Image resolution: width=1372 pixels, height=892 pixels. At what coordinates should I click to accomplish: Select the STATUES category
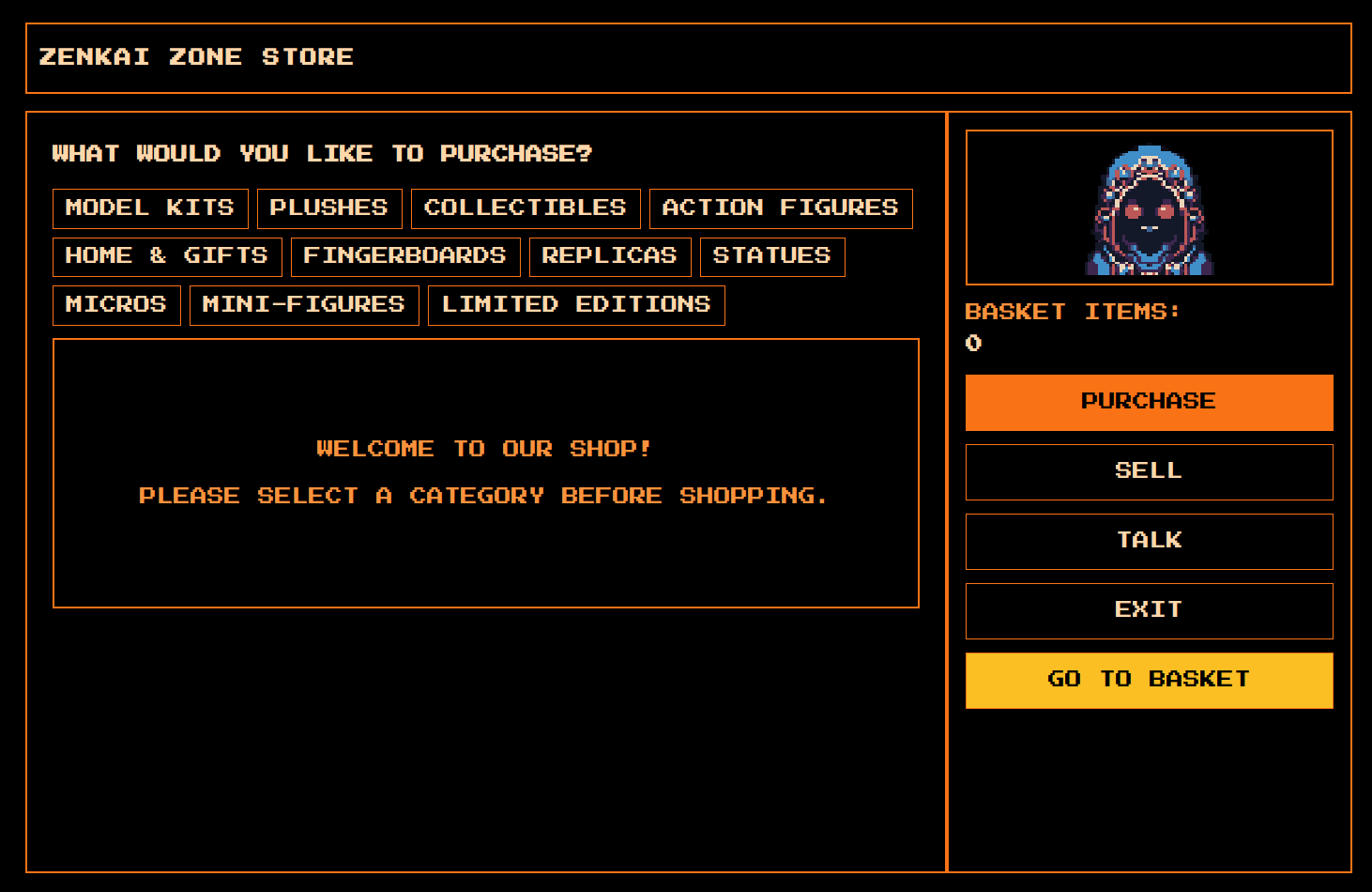click(771, 256)
